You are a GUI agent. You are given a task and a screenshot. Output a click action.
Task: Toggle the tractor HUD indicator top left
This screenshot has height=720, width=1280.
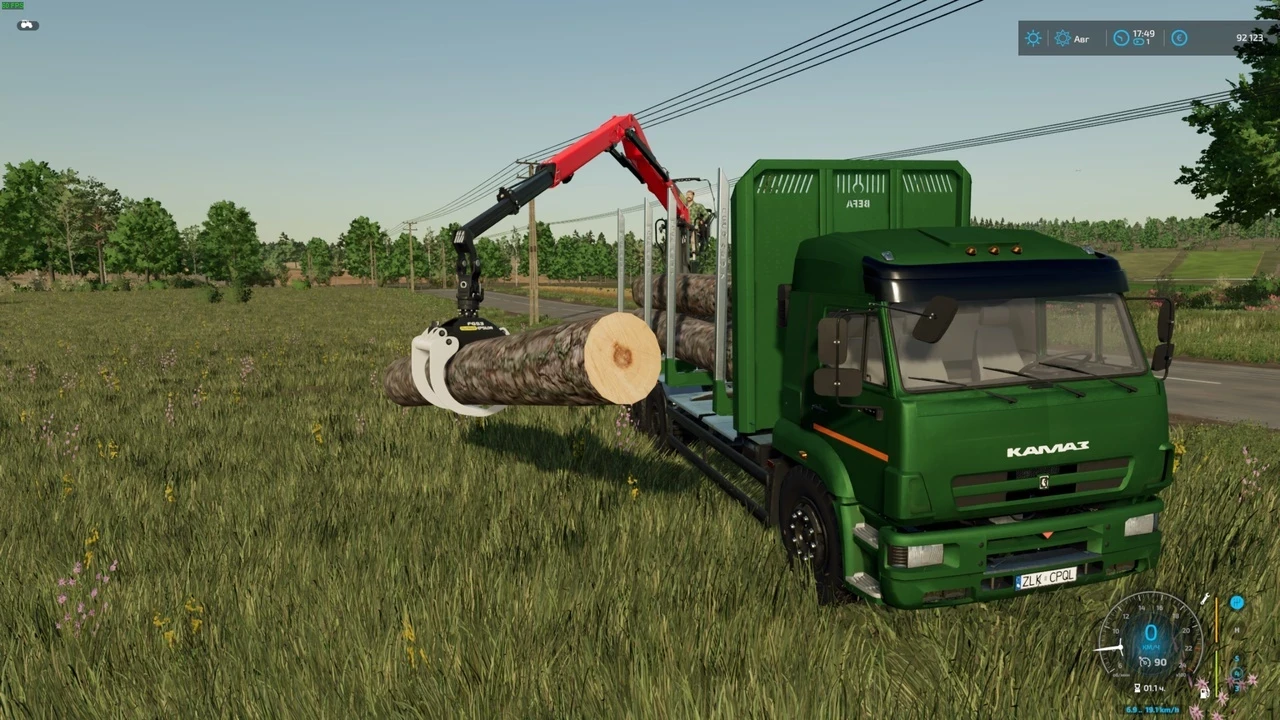[x=26, y=25]
